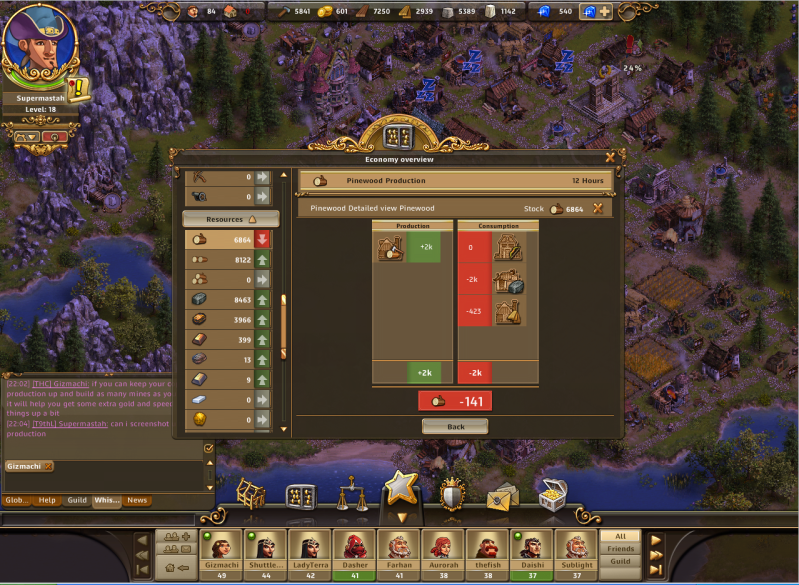Open the News chat tab
799x585 pixels.
tap(137, 500)
